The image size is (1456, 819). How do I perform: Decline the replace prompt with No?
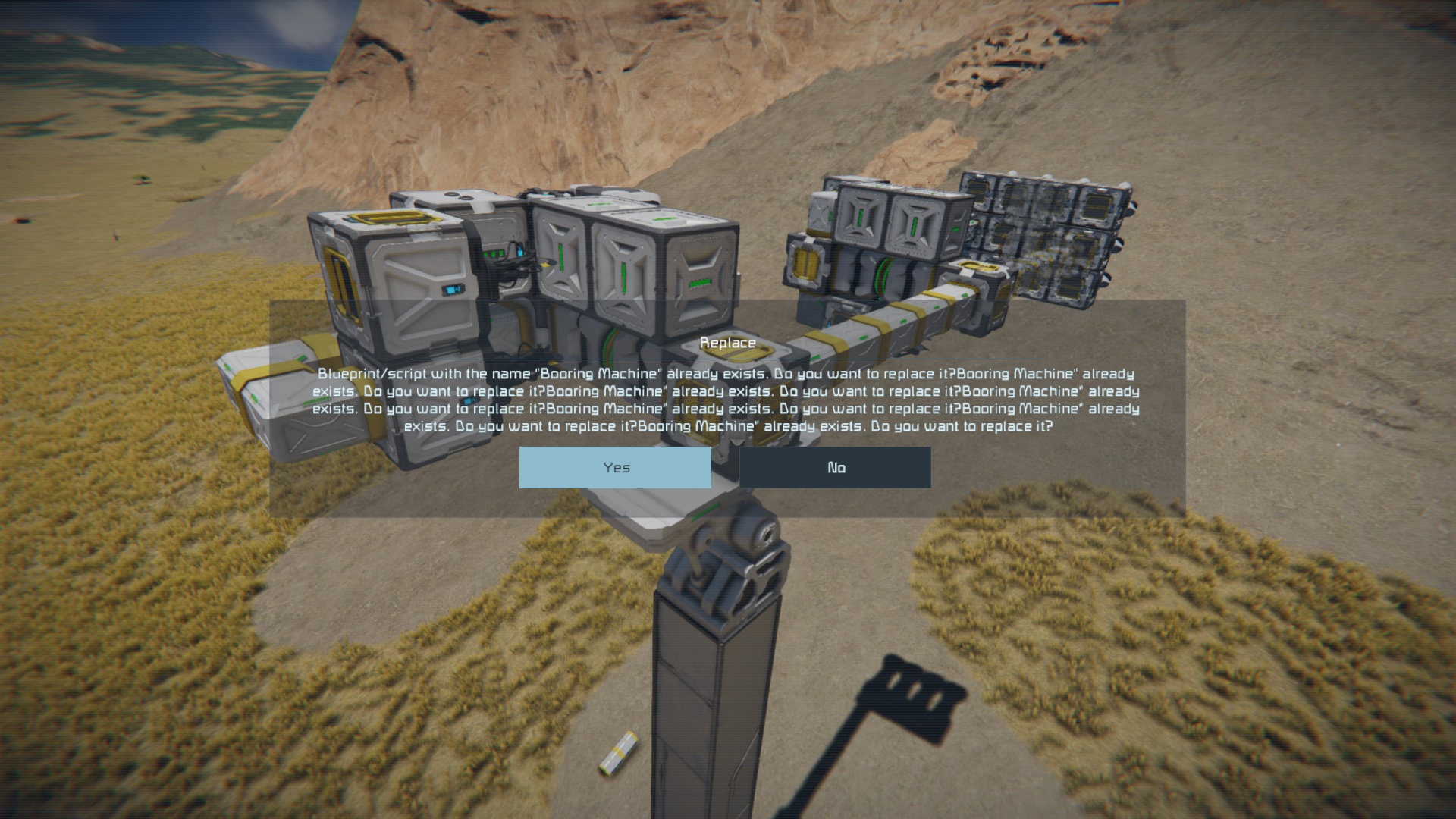(835, 467)
